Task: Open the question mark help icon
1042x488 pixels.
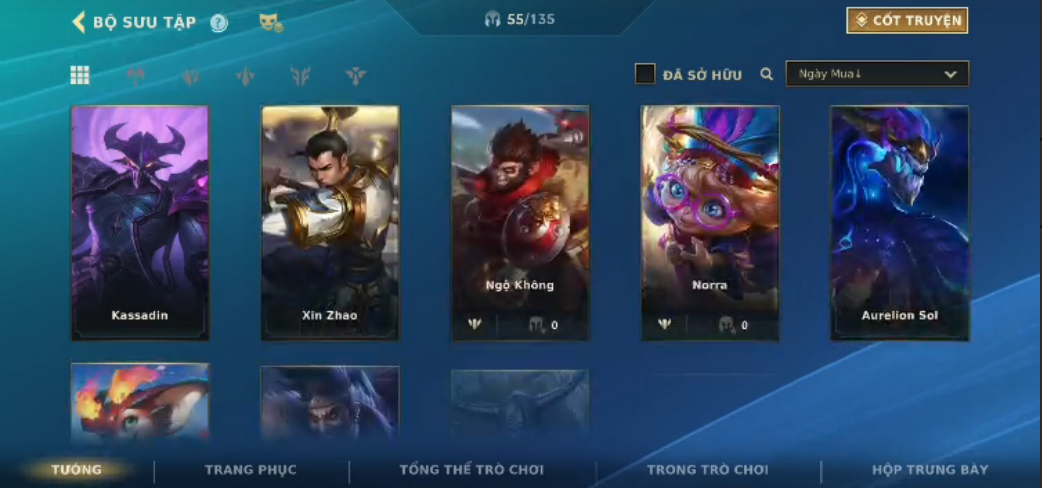Action: pos(219,23)
